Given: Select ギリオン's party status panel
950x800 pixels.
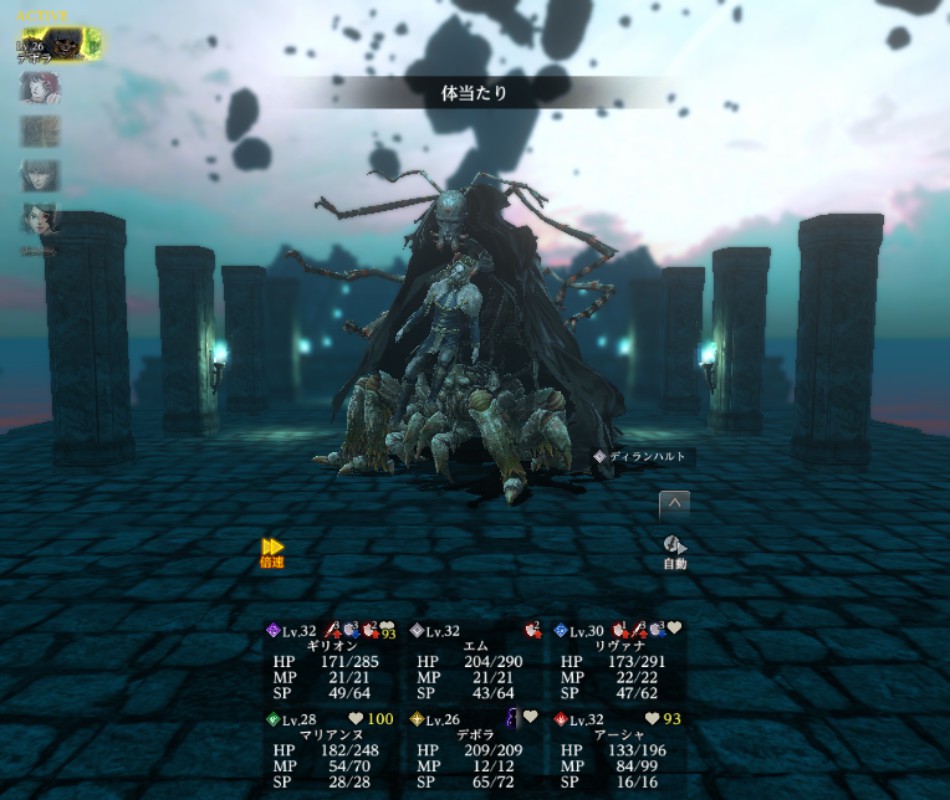Looking at the screenshot, I should pyautogui.click(x=331, y=662).
